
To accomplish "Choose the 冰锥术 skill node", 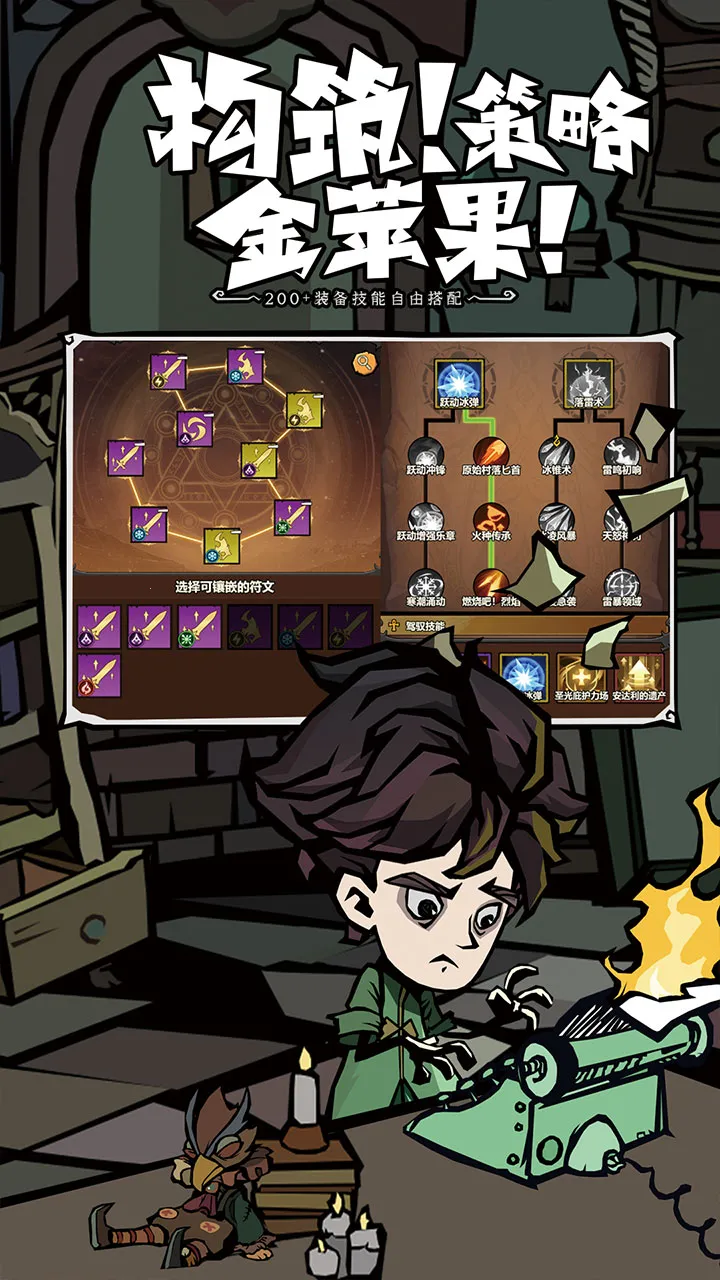I will (x=556, y=453).
